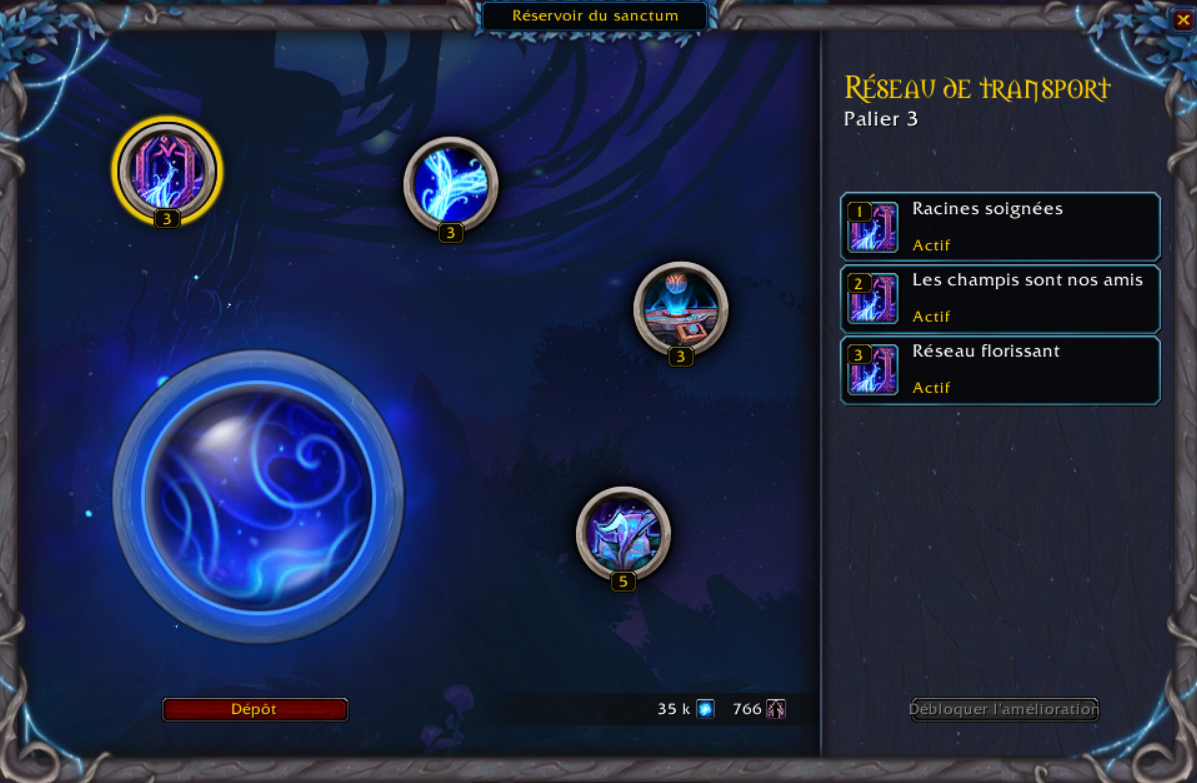This screenshot has height=783, width=1197.
Task: Select the command table upgrade icon
Action: pyautogui.click(x=681, y=308)
